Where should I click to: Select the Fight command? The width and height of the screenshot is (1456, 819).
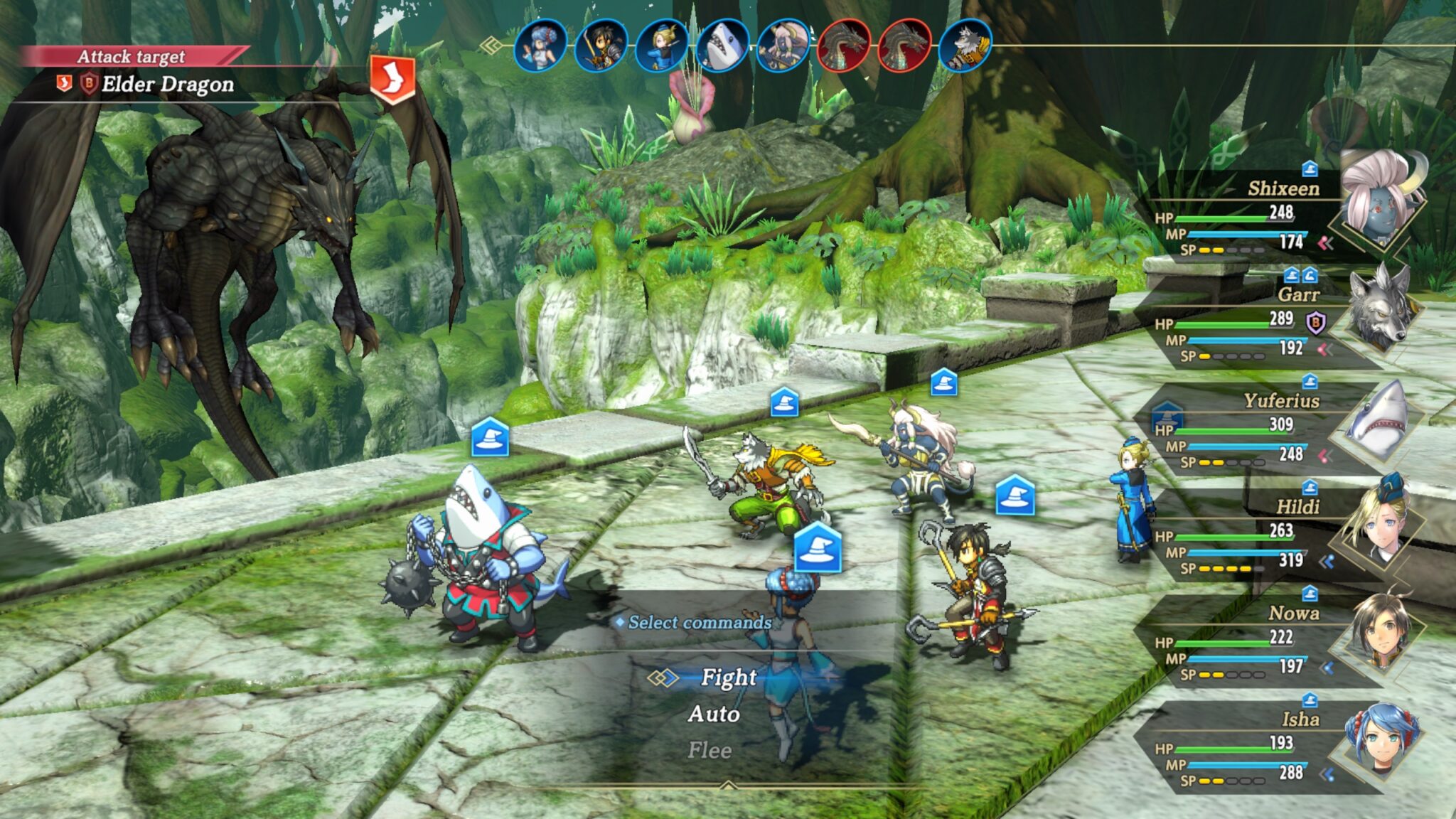click(728, 678)
